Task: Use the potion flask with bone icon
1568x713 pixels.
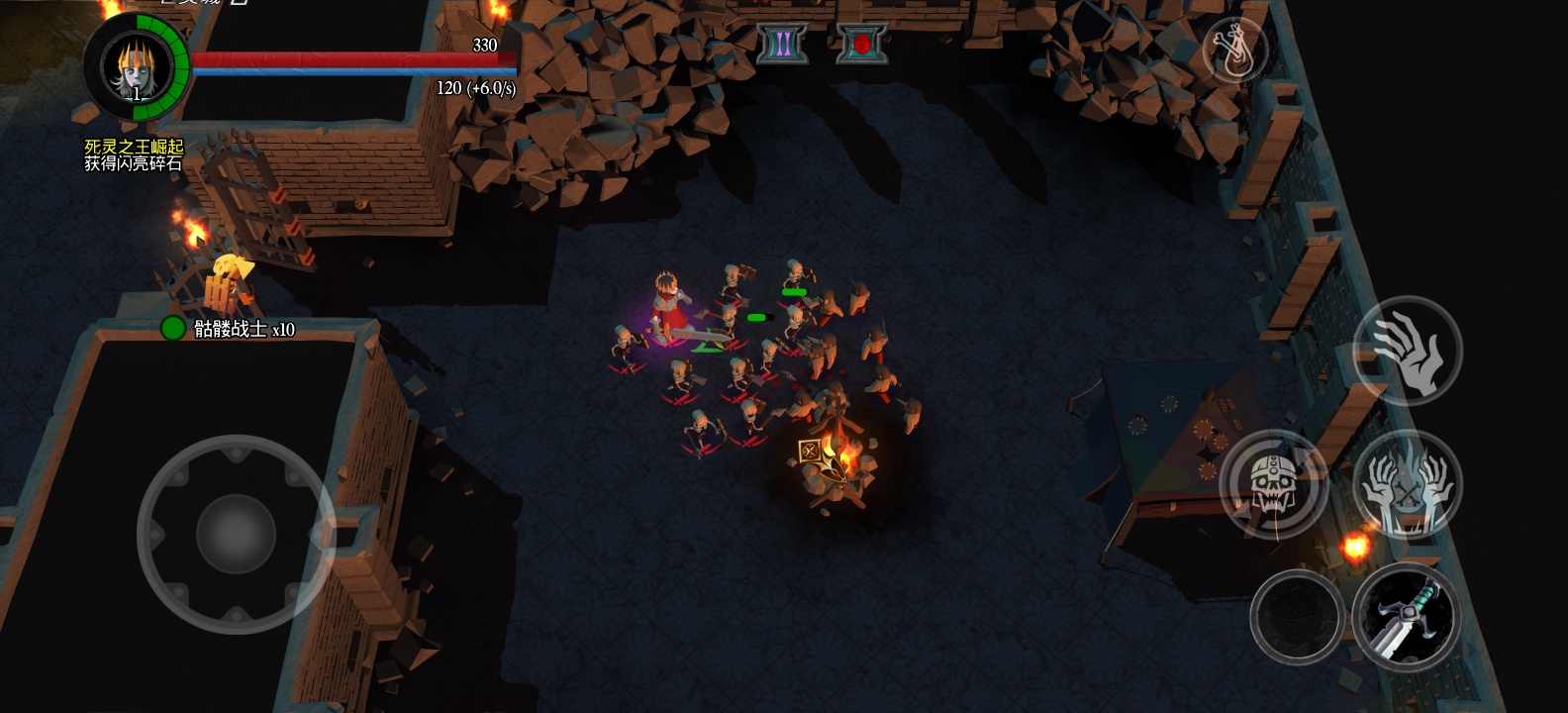Action: click(1235, 51)
